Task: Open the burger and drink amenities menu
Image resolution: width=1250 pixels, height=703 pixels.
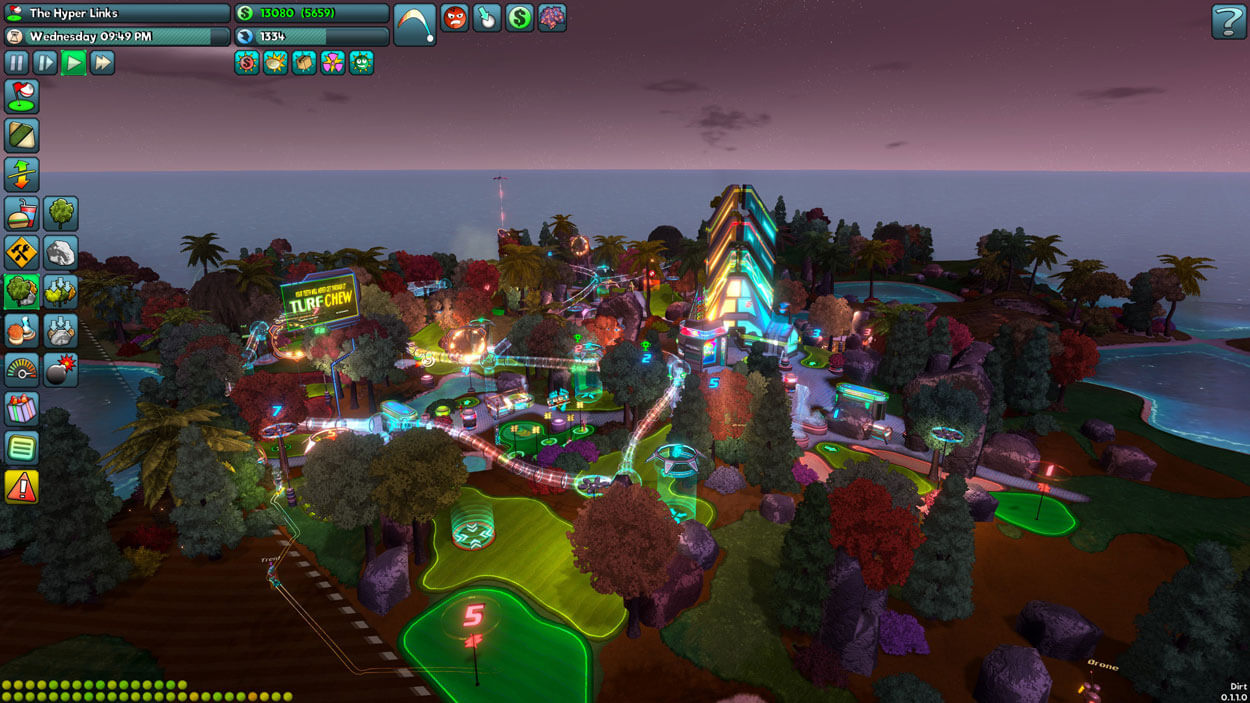Action: click(x=22, y=213)
